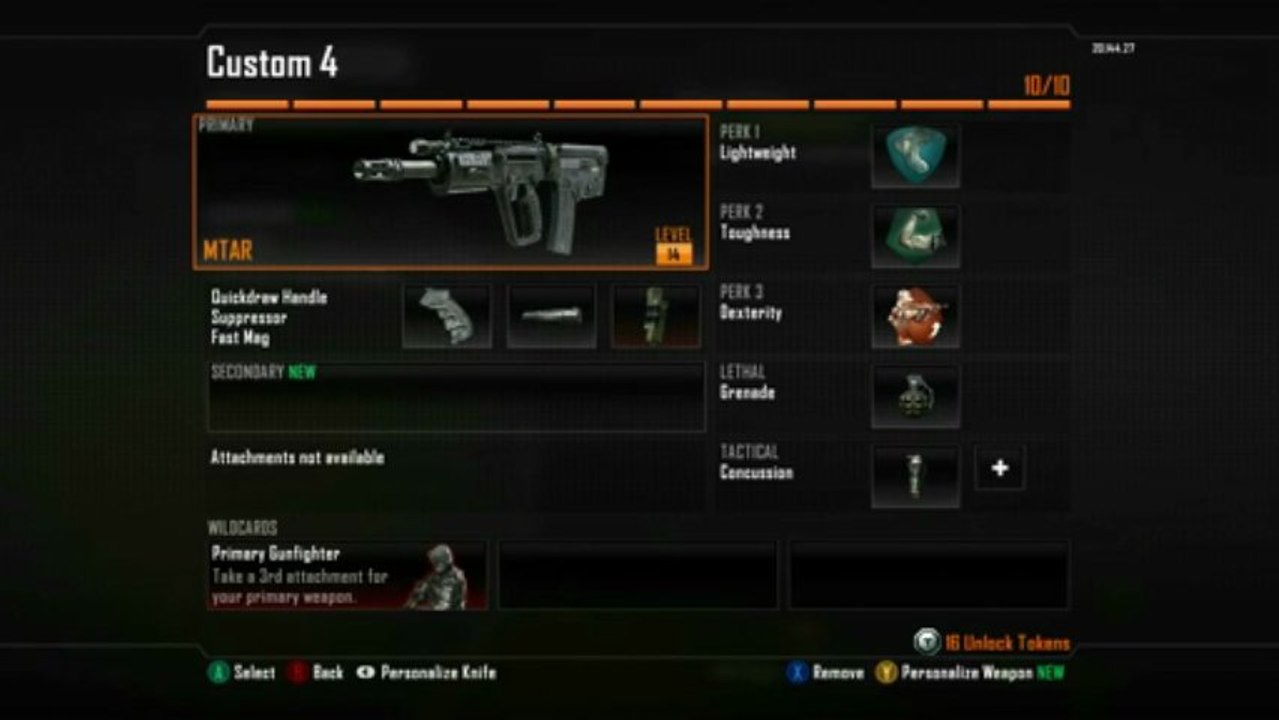The height and width of the screenshot is (720, 1279).
Task: Select the MTAR primary weapon slot
Action: click(x=450, y=192)
